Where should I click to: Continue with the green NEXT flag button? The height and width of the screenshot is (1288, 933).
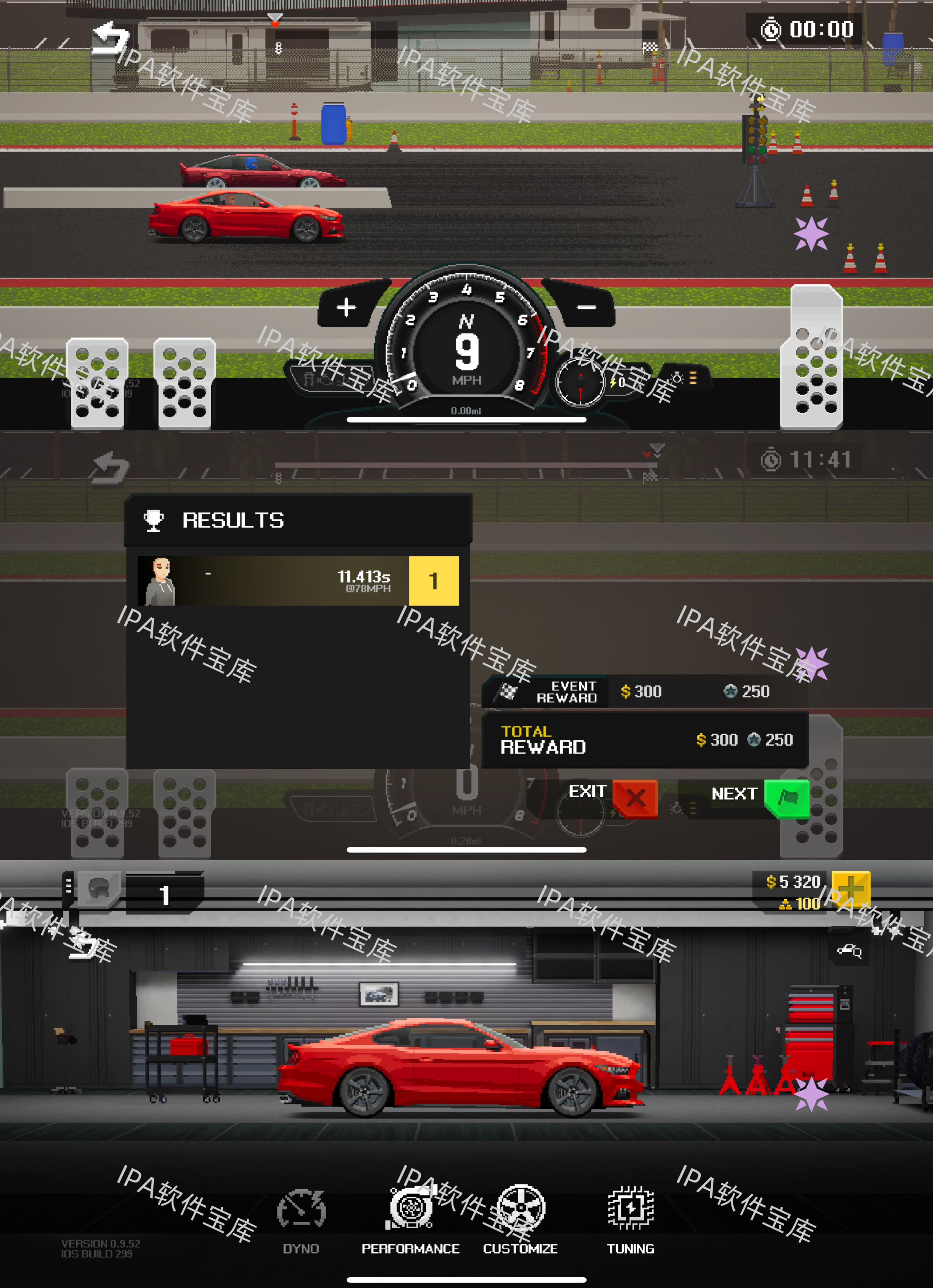(787, 797)
